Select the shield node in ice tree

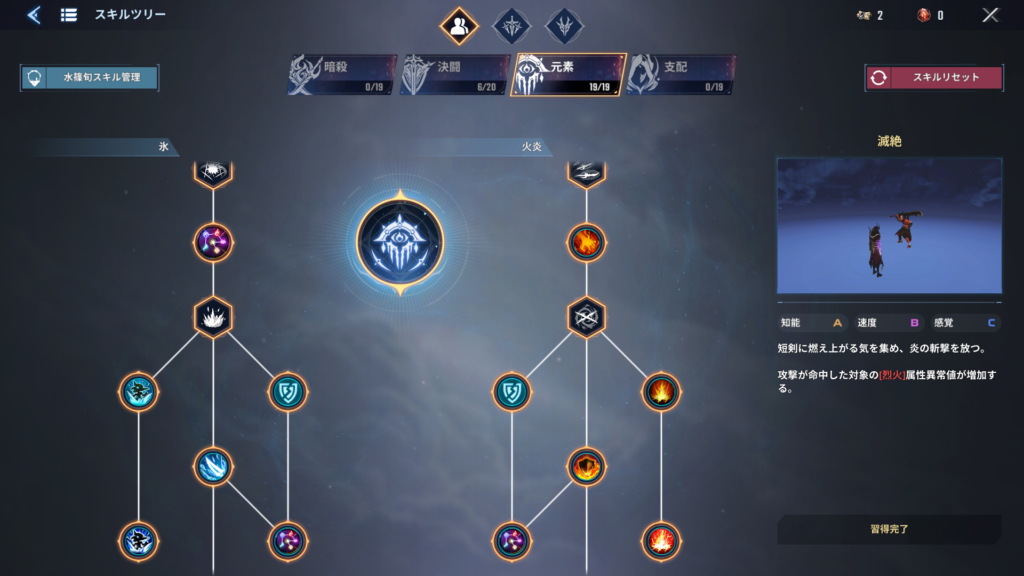[287, 392]
